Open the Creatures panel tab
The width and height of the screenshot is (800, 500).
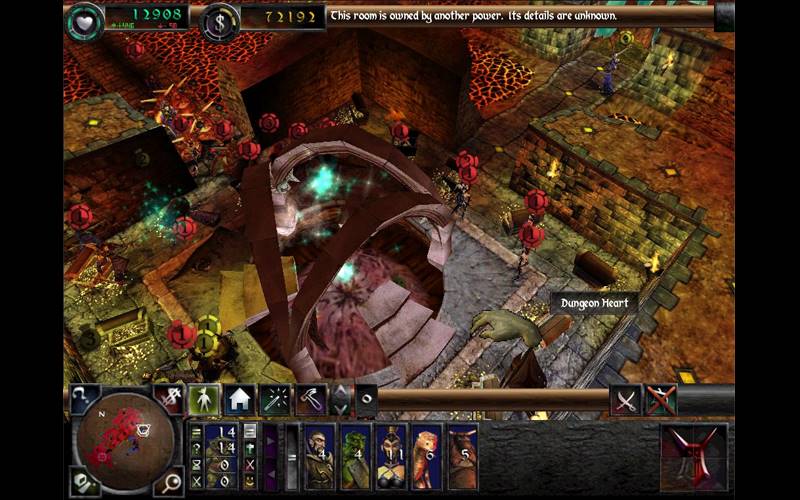[204, 399]
